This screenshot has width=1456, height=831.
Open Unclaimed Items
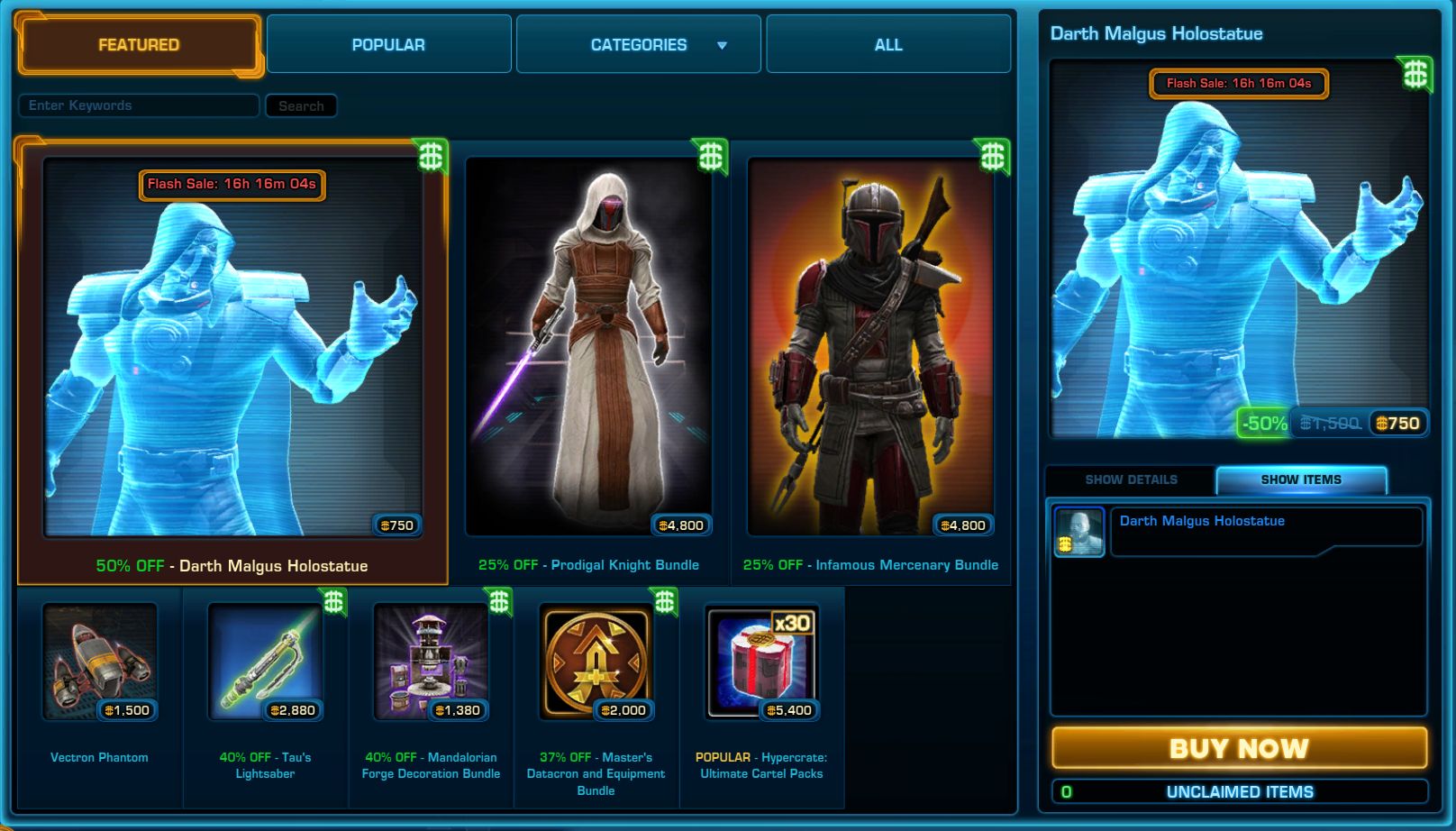click(1239, 792)
